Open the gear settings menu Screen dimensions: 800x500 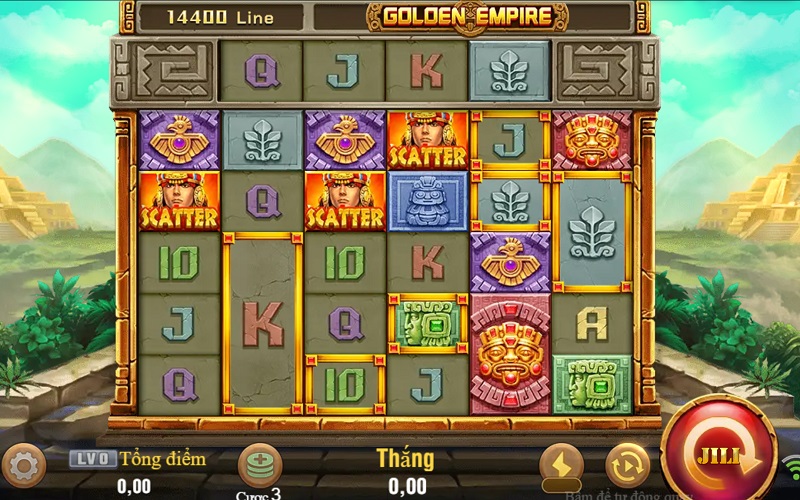[24, 465]
